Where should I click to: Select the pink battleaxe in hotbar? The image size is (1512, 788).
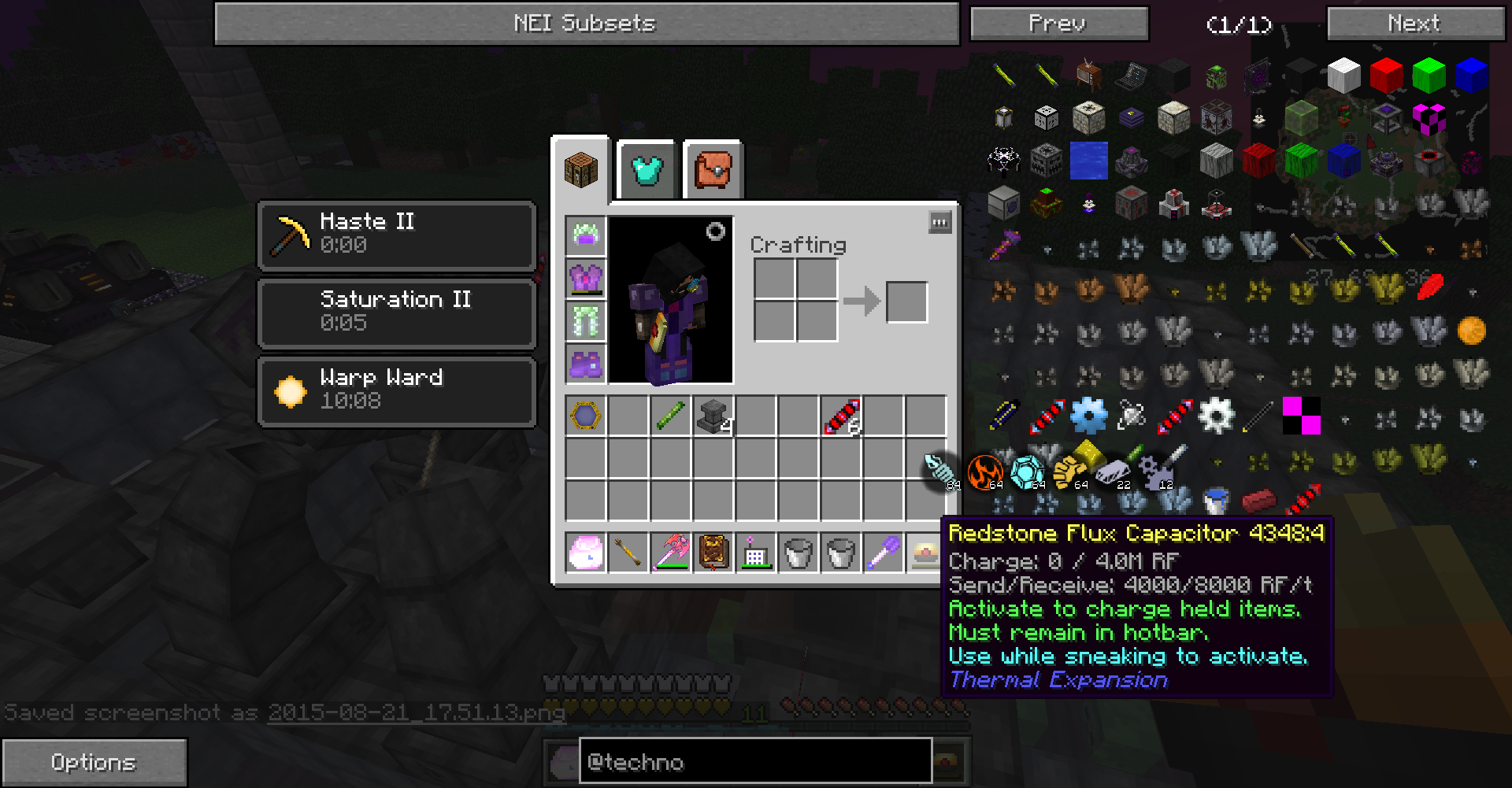click(x=671, y=552)
